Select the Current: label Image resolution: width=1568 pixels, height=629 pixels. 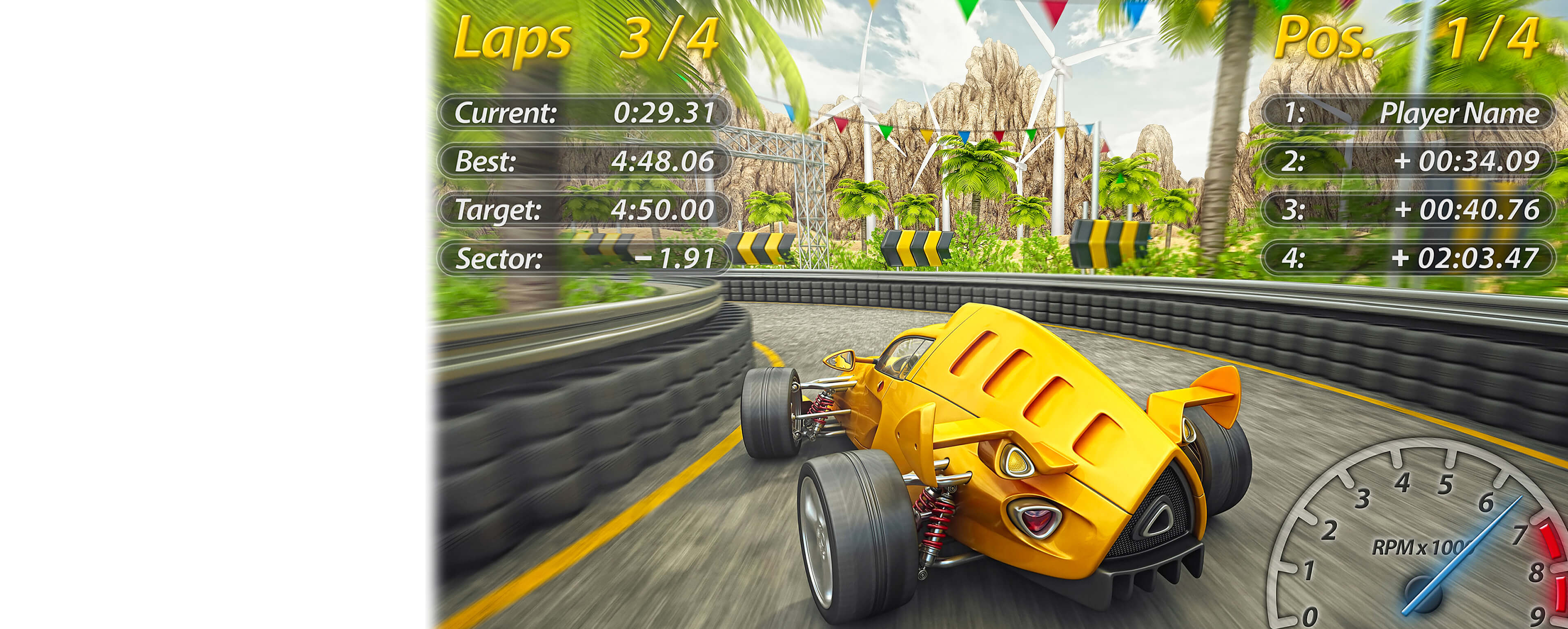pyautogui.click(x=505, y=113)
